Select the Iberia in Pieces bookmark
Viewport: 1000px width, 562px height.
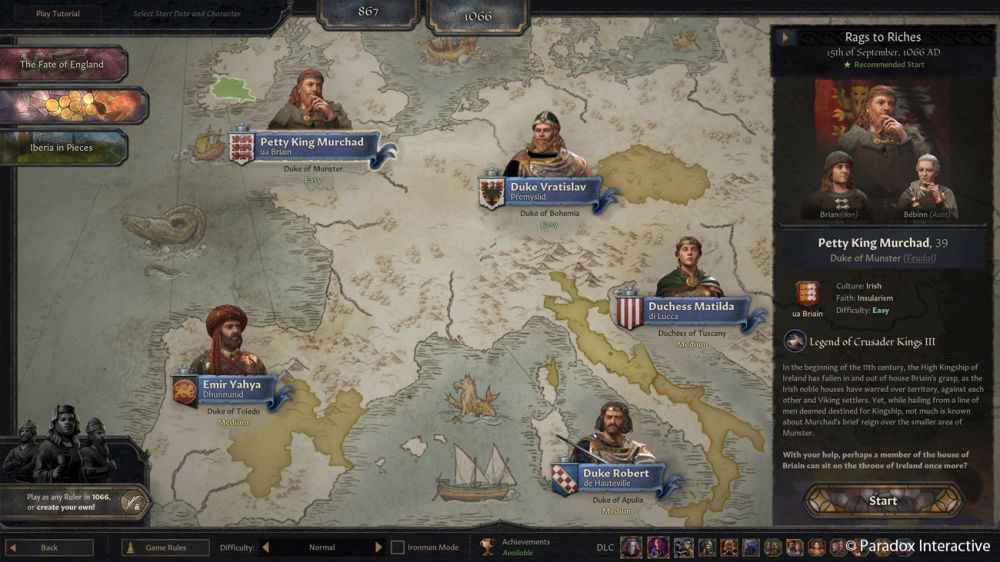pos(62,147)
